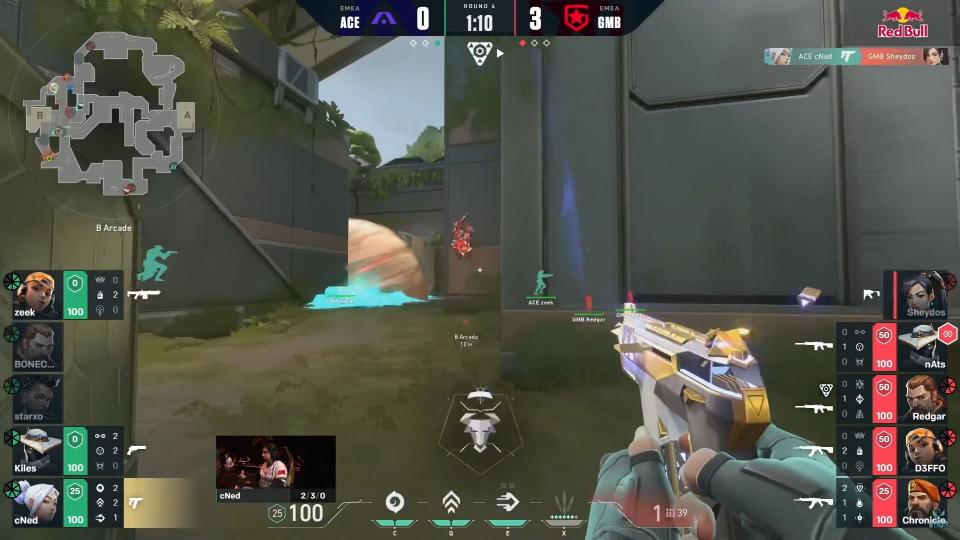This screenshot has height=540, width=960.
Task: Select BONECOLD's greyed-out player portrait
Action: click(x=38, y=345)
